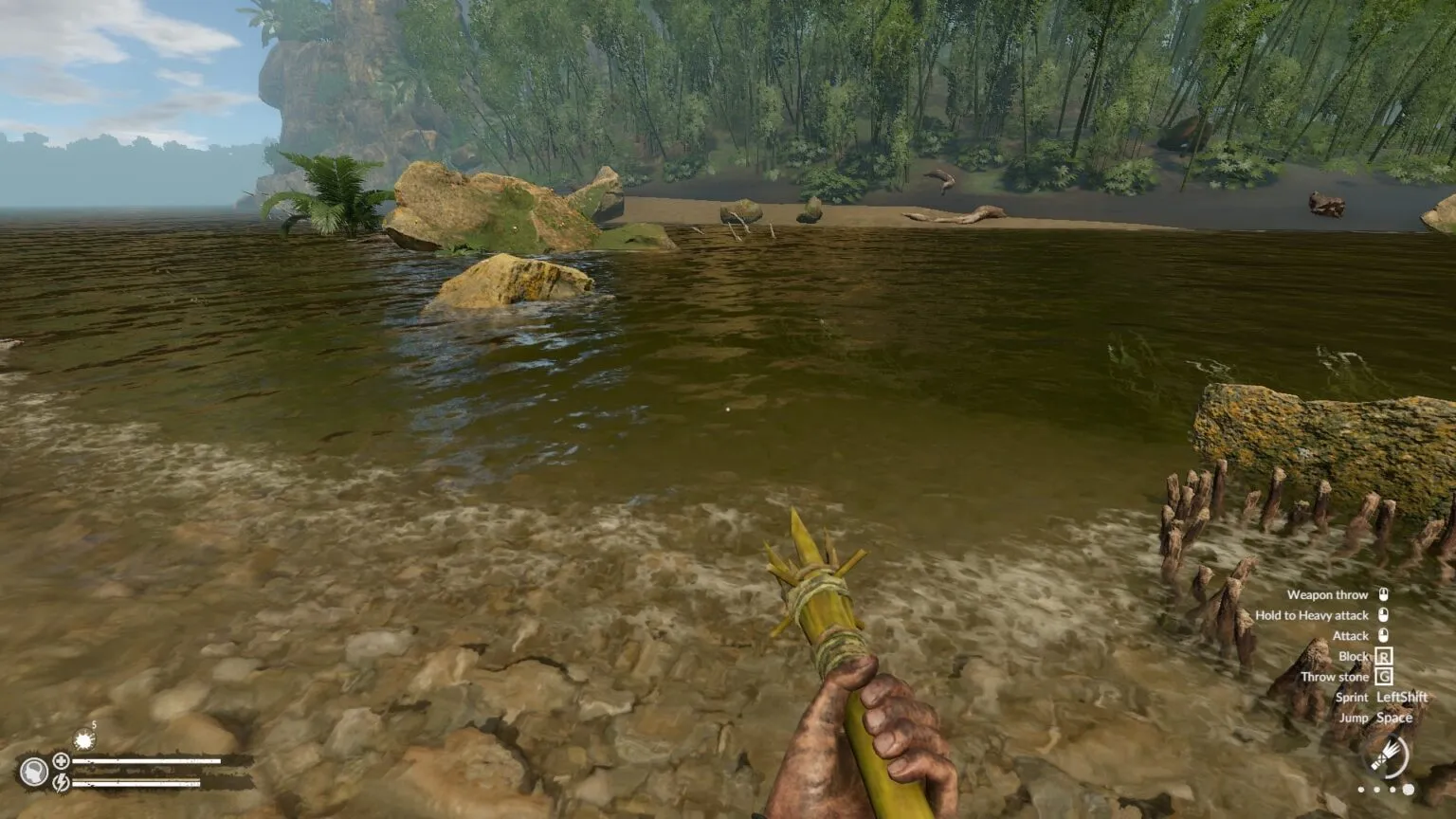Viewport: 1456px width, 819px height.
Task: Click the stamina lightning bolt icon
Action: (x=61, y=784)
